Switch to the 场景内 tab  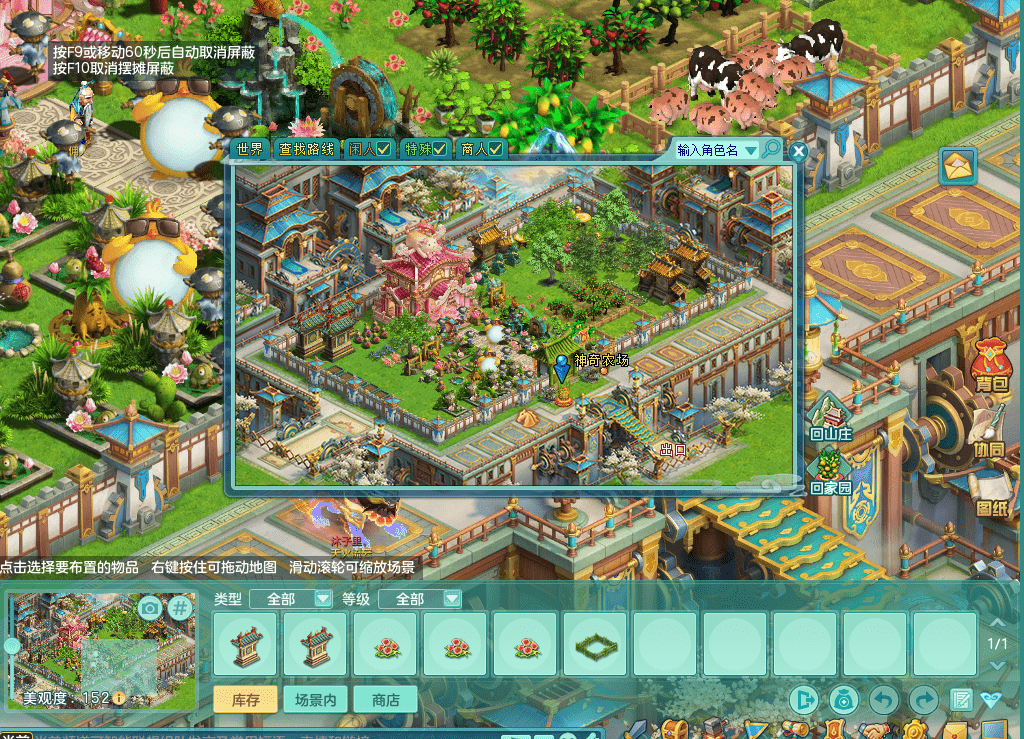coord(315,700)
